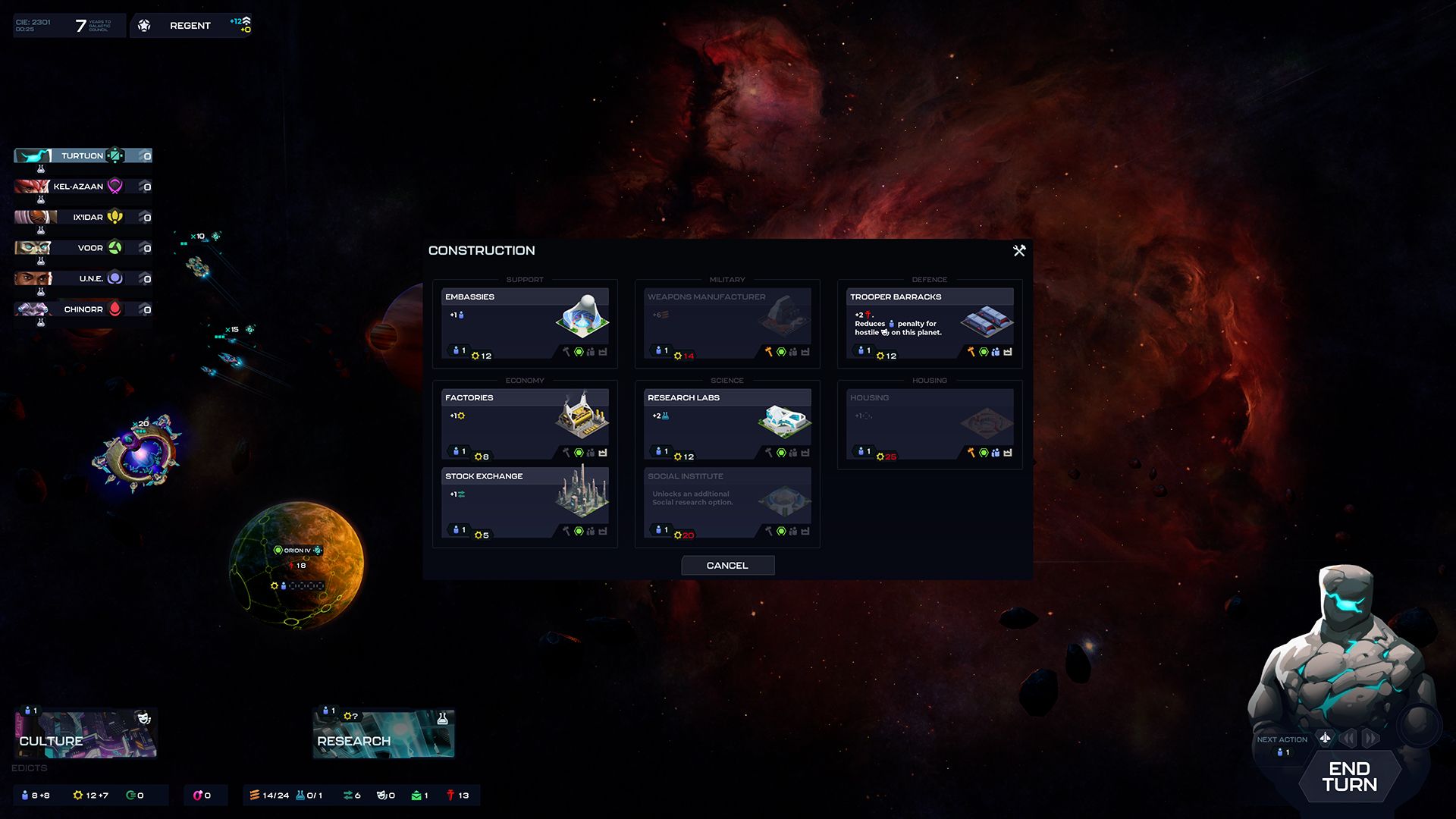Open the Research panel
The width and height of the screenshot is (1456, 819).
click(x=384, y=734)
